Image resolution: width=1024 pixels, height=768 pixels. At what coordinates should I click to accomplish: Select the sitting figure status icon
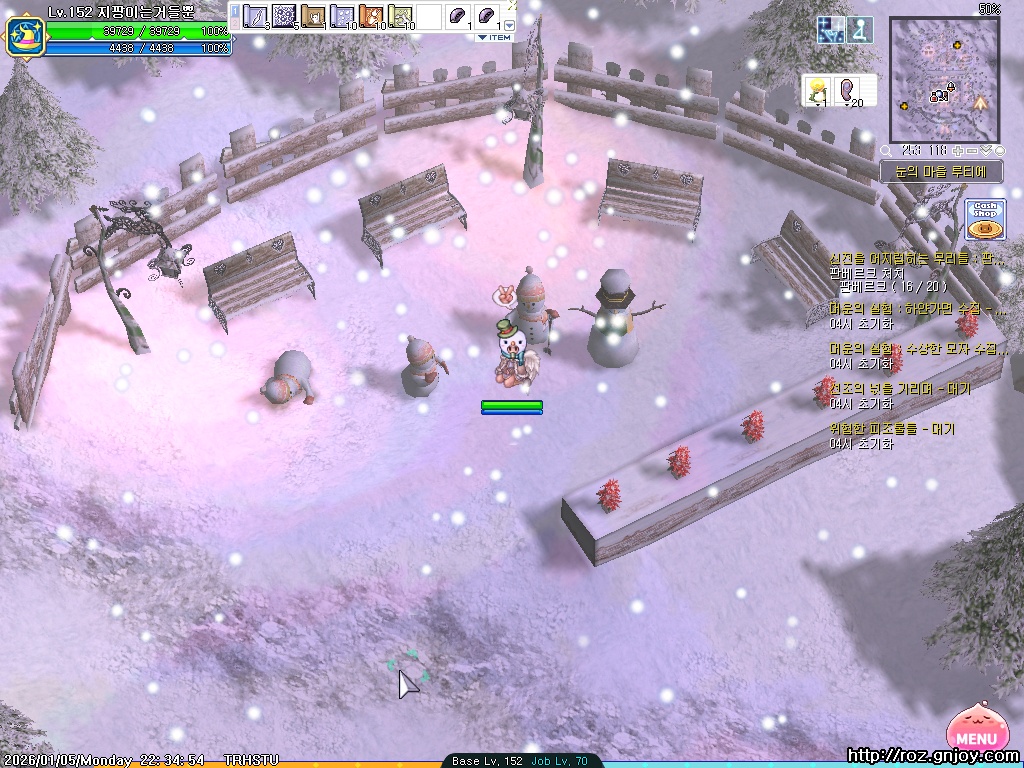(860, 30)
